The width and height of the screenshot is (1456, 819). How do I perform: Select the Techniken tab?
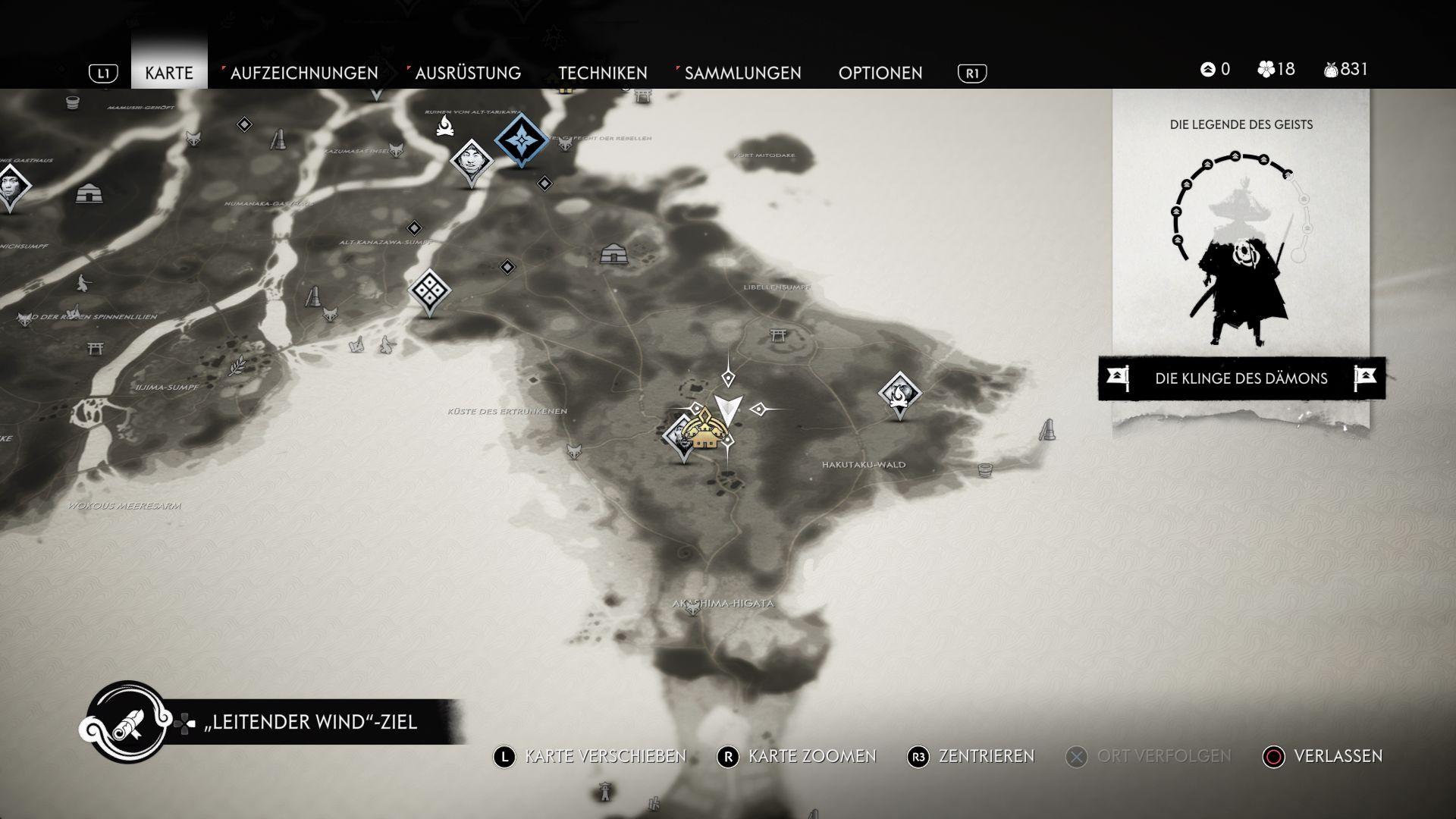tap(602, 73)
